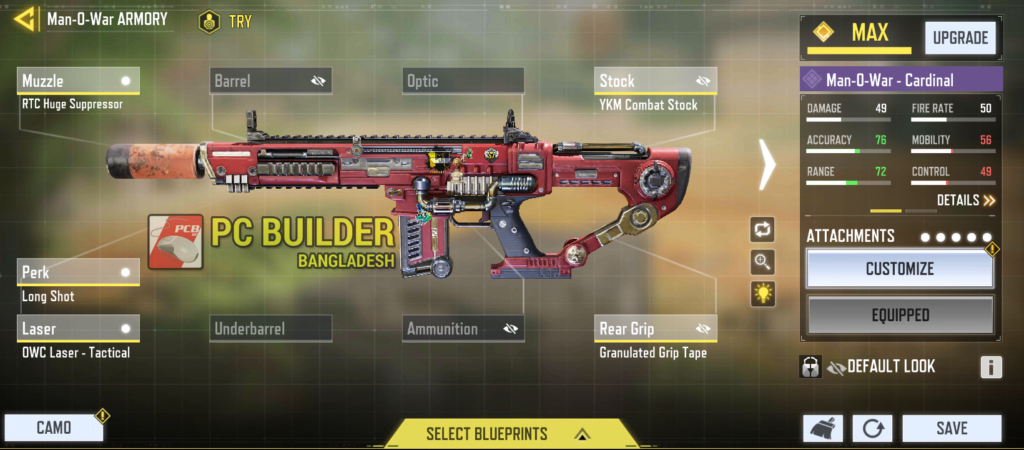Clear attachments with the broom icon
1024x450 pixels.
coord(822,429)
